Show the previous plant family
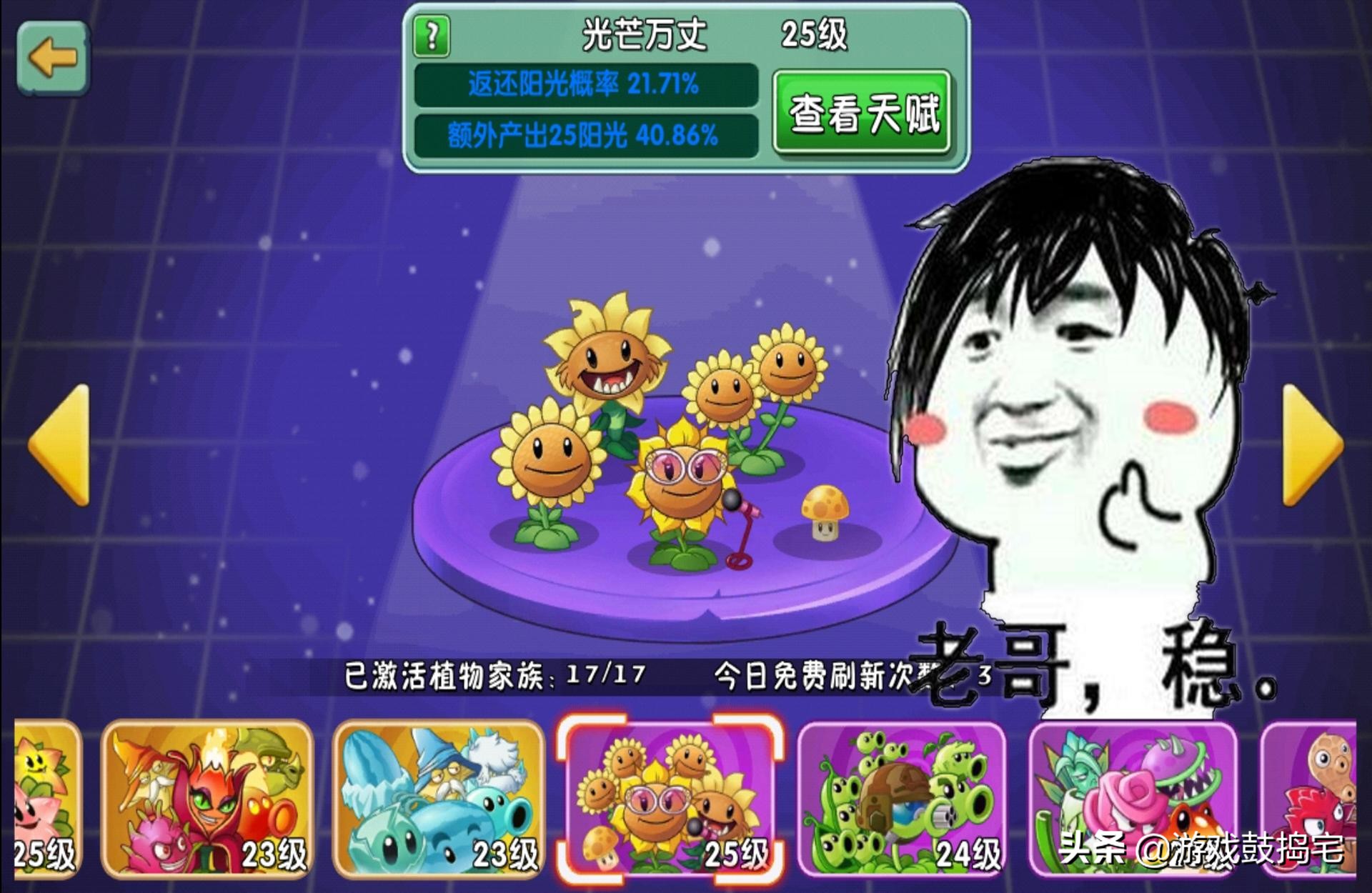 (x=60, y=444)
